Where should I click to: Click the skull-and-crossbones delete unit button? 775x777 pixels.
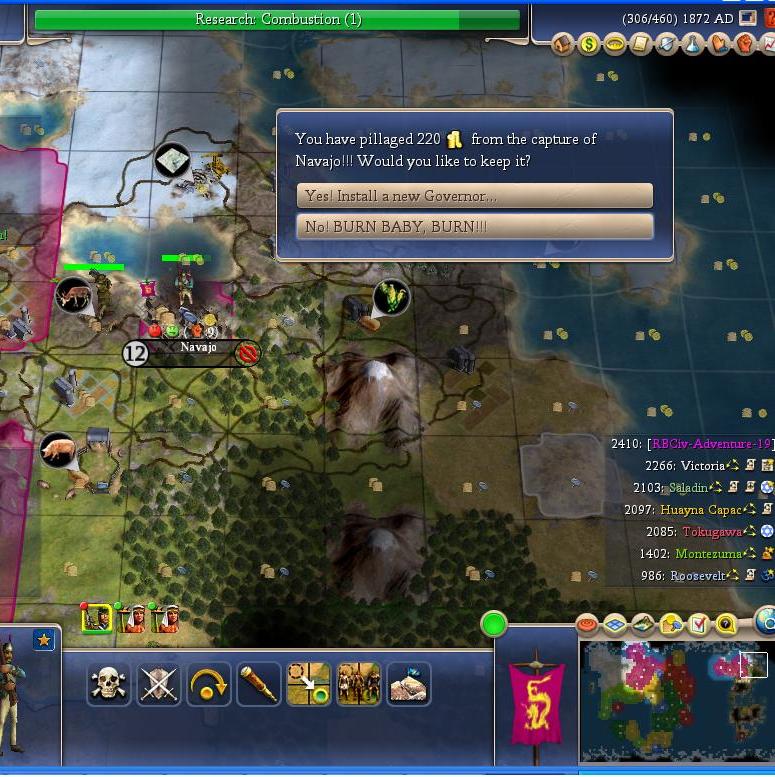point(108,684)
